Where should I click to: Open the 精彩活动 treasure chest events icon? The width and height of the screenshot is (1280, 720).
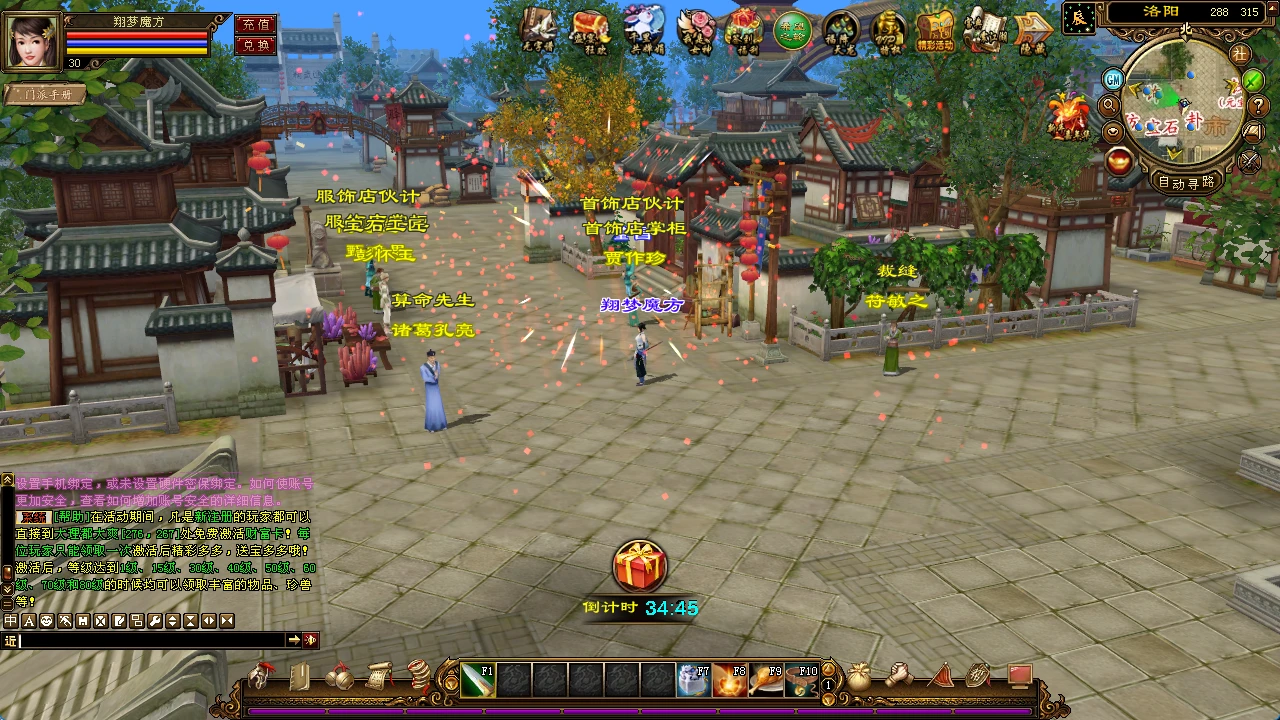[x=936, y=29]
